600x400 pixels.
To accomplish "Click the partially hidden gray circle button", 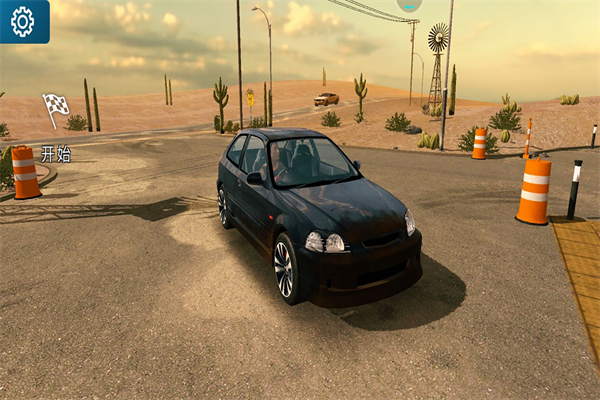I will (x=408, y=5).
